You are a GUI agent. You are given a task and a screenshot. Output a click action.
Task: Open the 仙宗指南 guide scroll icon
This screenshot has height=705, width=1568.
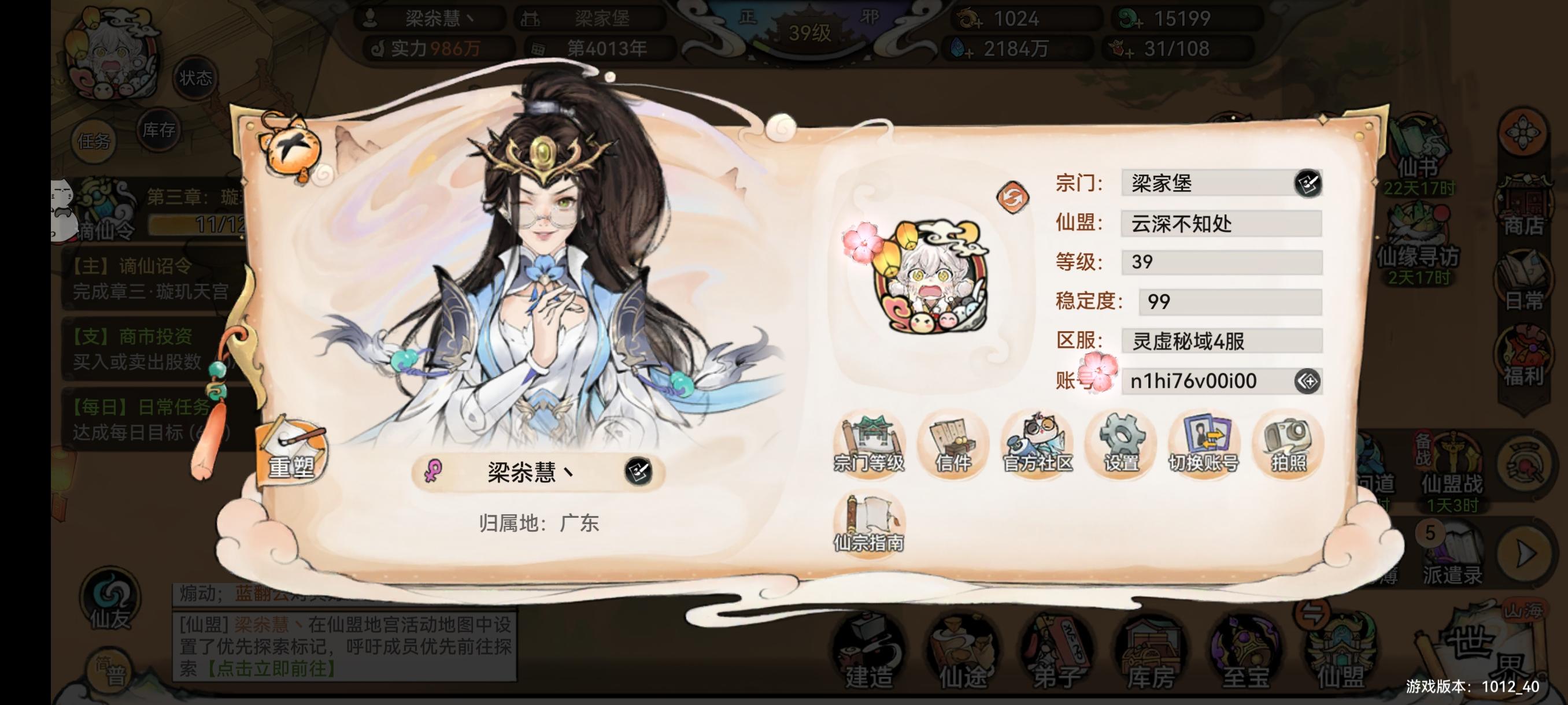tap(870, 523)
